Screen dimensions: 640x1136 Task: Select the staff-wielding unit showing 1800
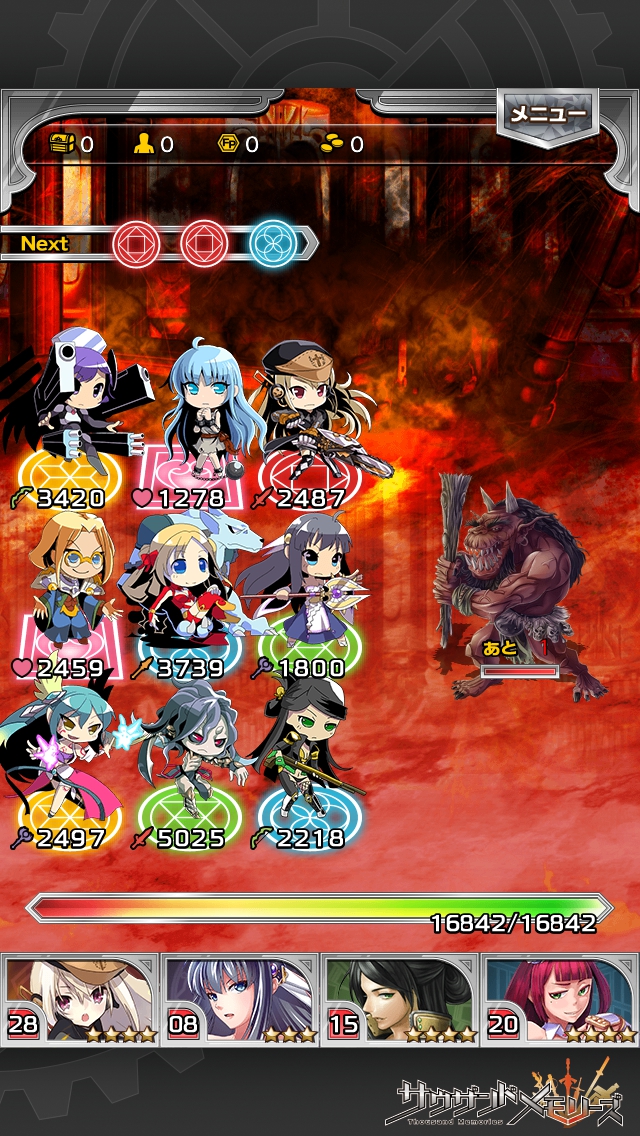(x=305, y=590)
